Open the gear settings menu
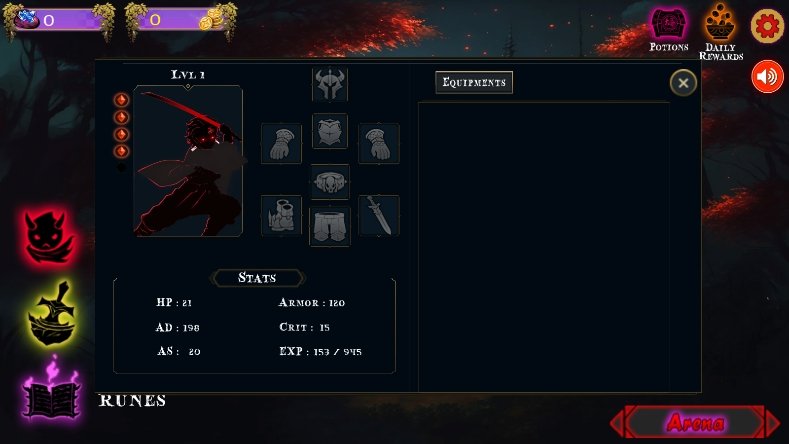 point(767,26)
